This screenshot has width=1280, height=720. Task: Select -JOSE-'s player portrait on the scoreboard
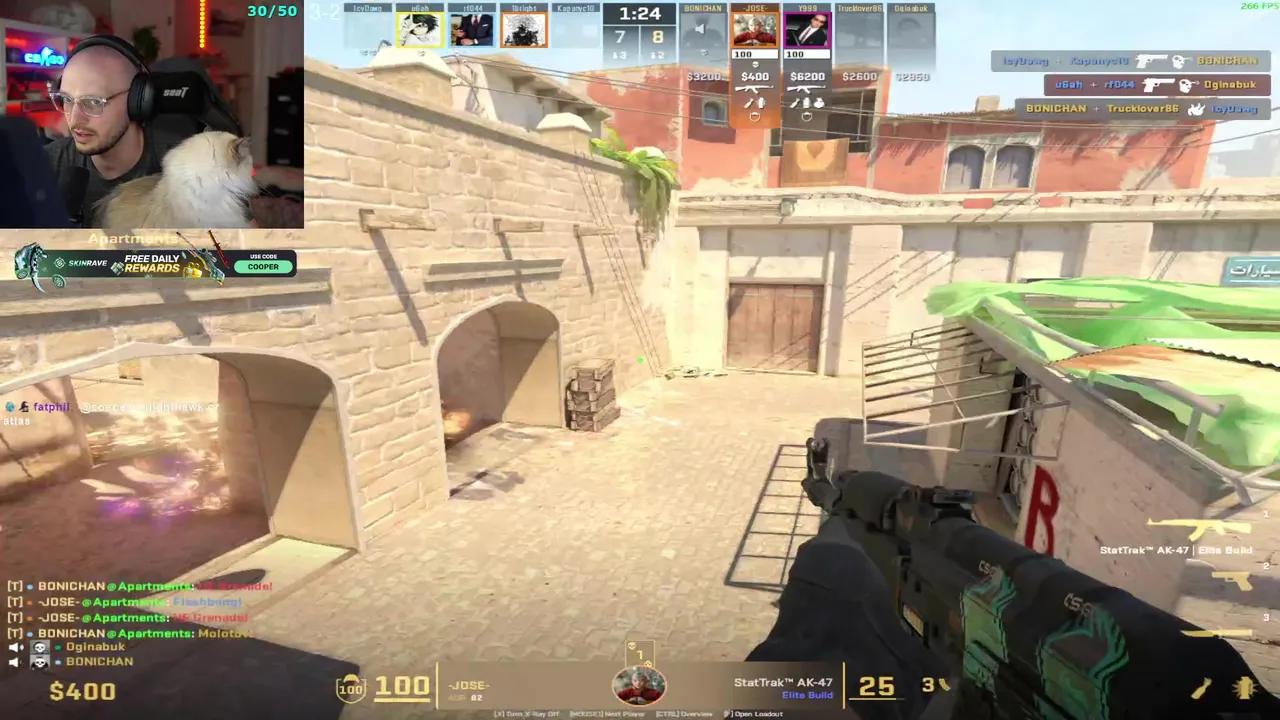[x=755, y=28]
